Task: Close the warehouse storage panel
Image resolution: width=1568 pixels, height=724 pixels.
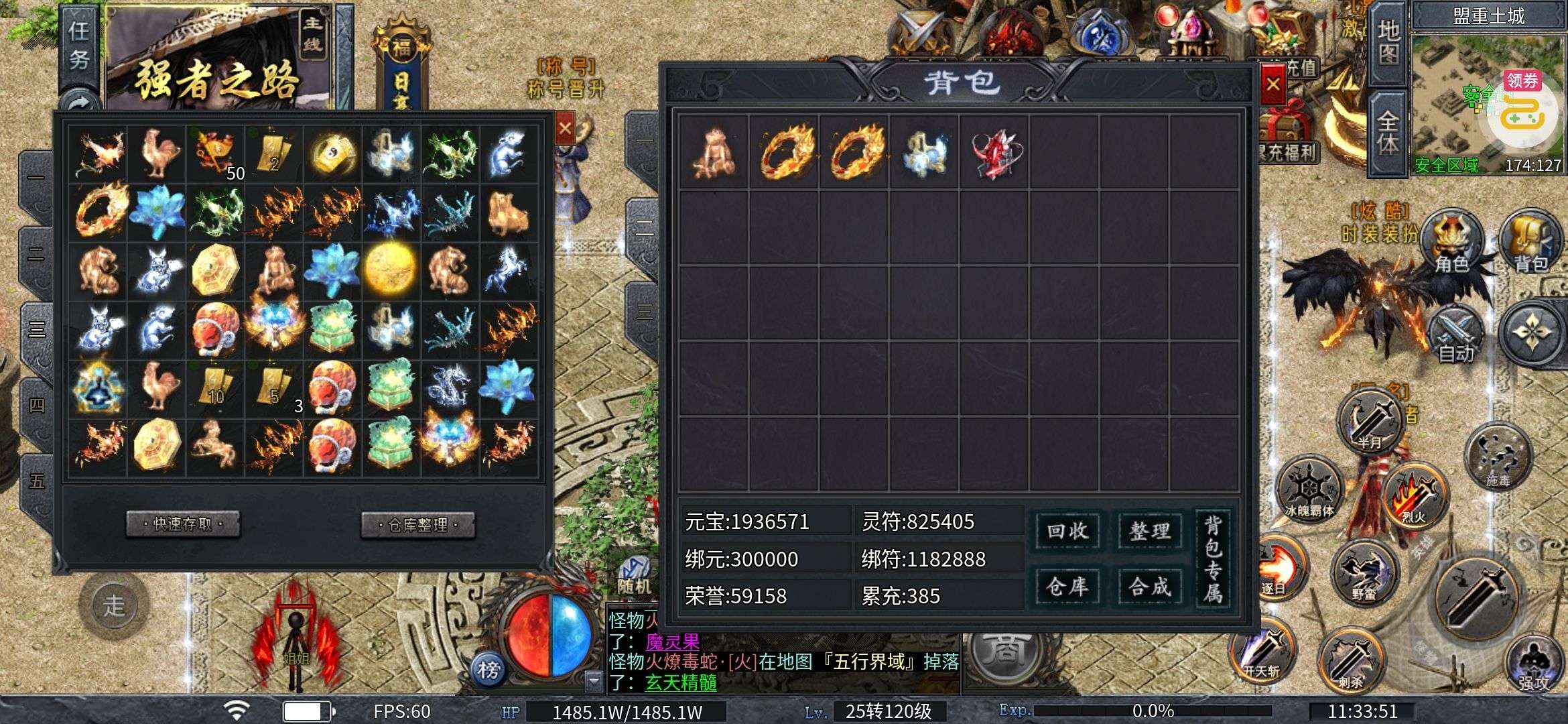Action: click(565, 127)
